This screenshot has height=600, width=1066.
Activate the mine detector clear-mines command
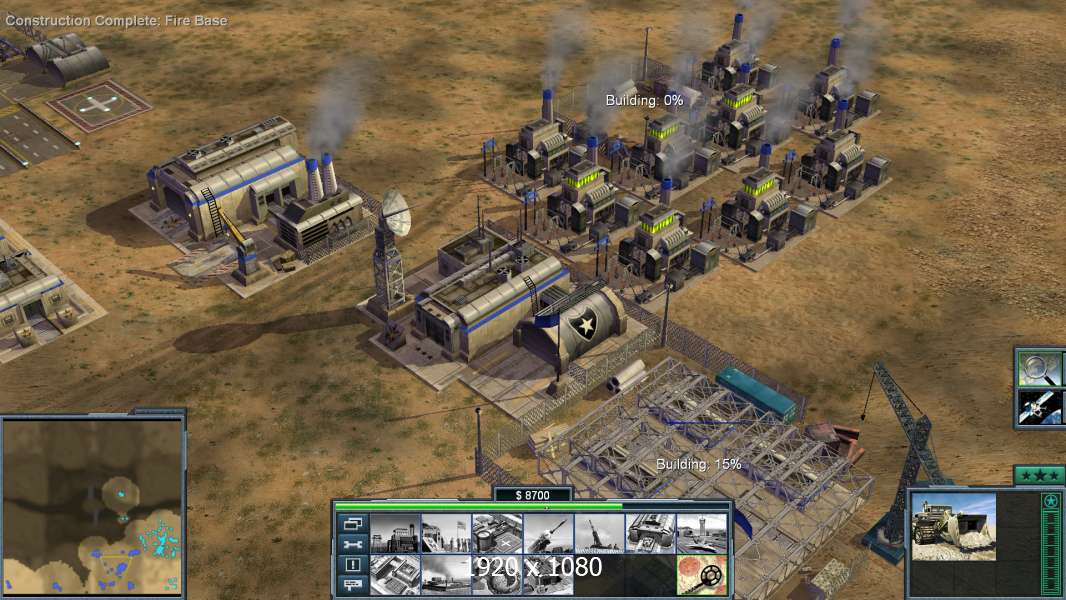click(701, 574)
